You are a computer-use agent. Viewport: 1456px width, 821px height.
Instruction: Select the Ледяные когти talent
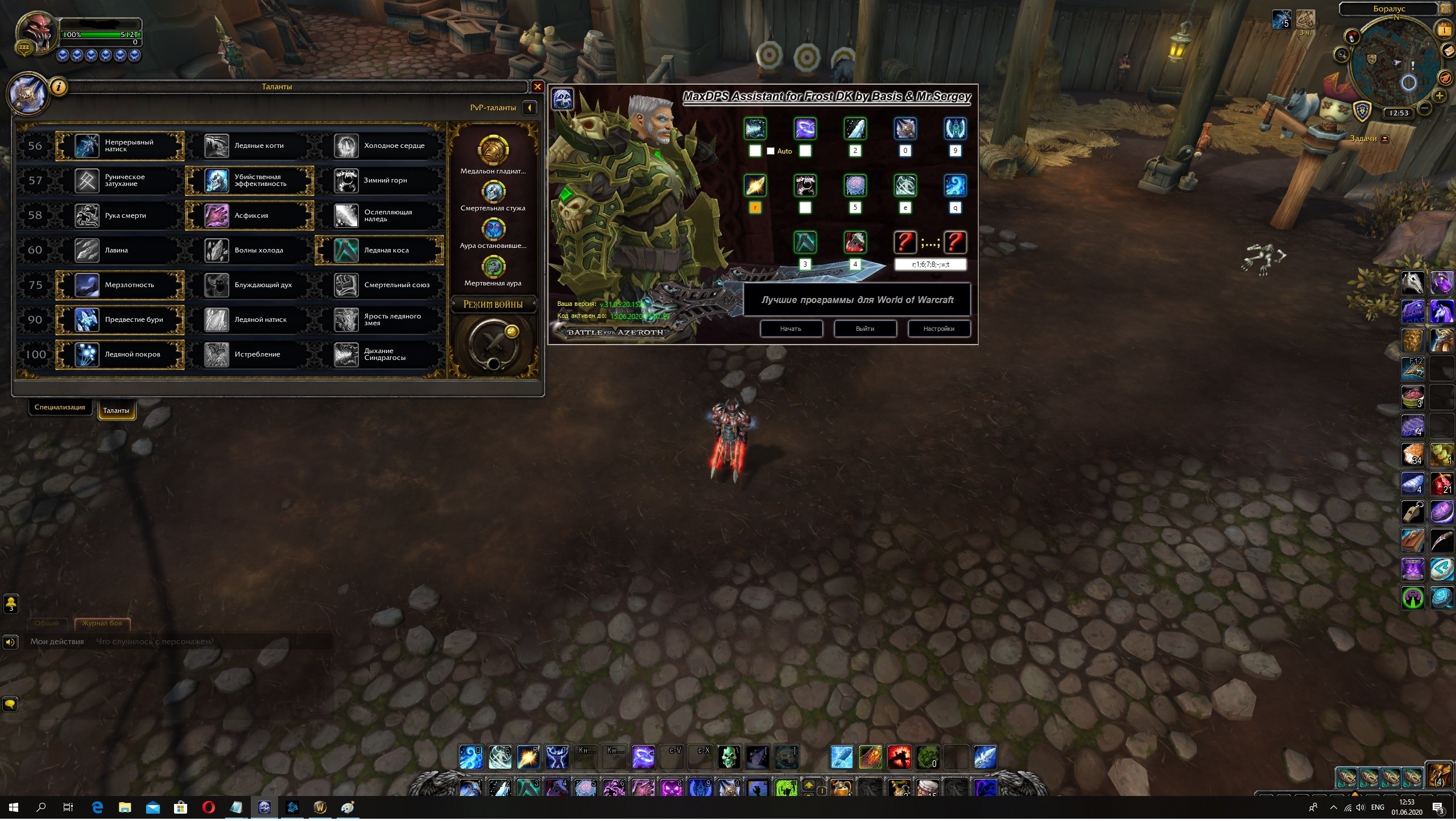click(x=249, y=146)
